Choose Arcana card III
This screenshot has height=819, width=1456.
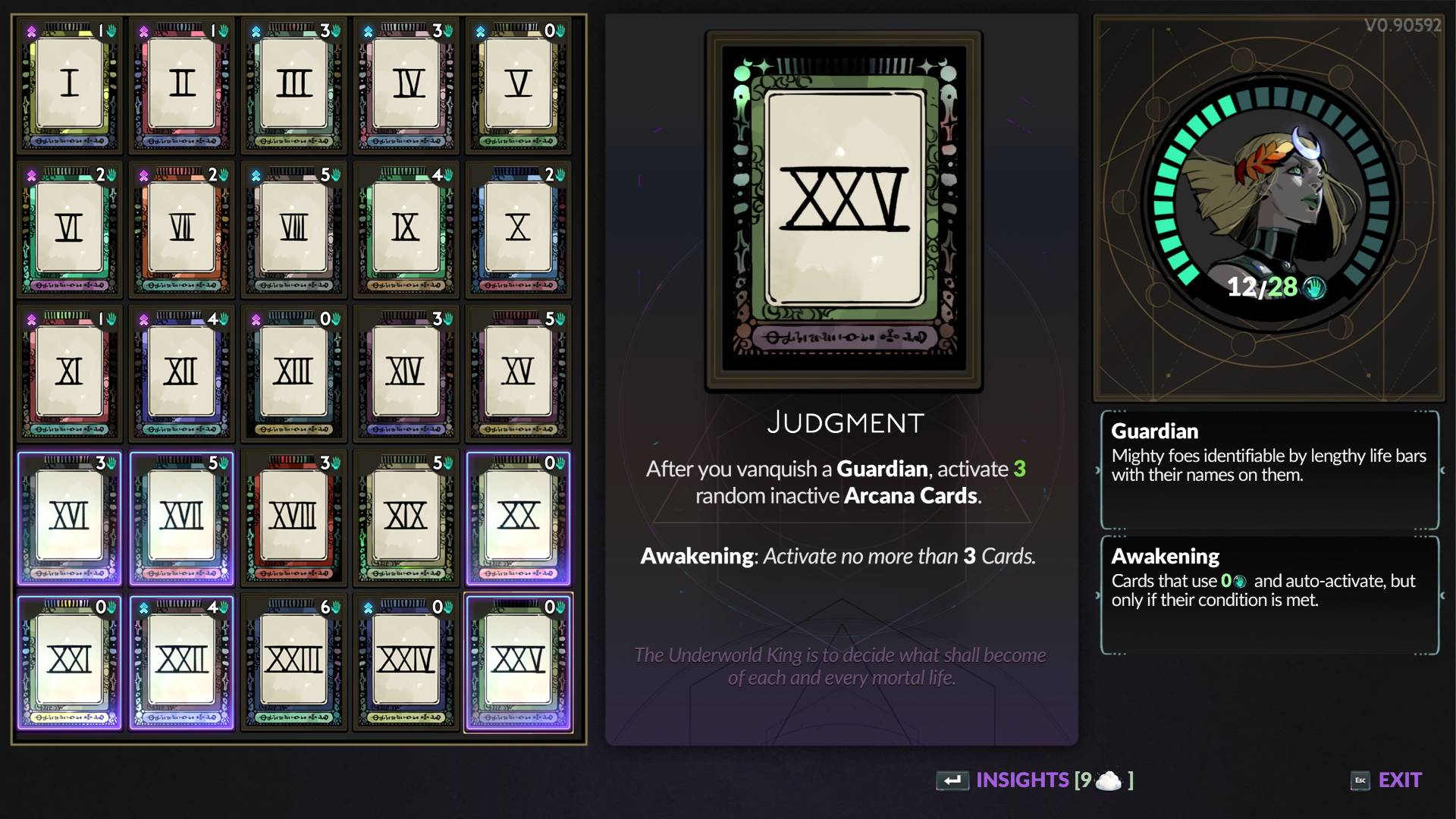coord(294,85)
